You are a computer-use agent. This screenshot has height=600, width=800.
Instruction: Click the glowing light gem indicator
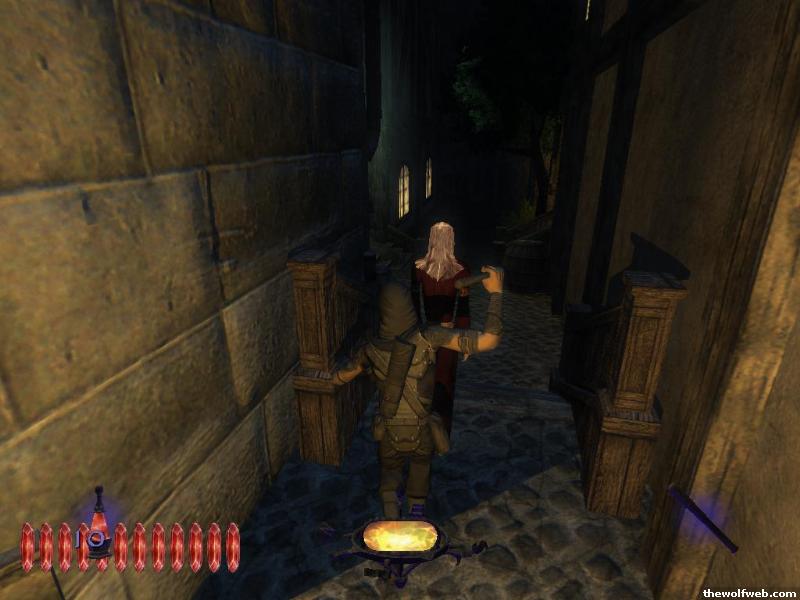pos(400,537)
